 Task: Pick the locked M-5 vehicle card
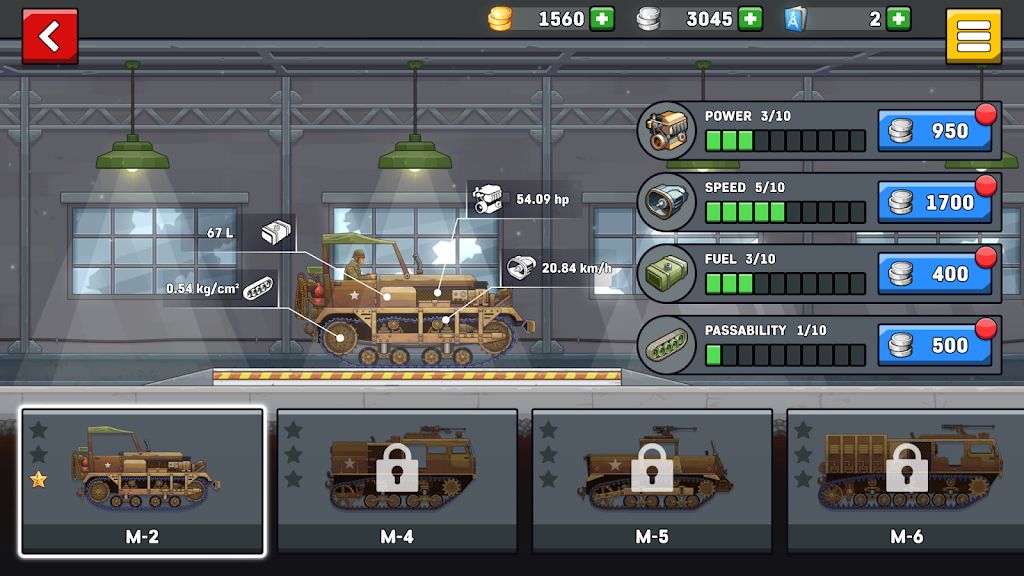point(652,481)
